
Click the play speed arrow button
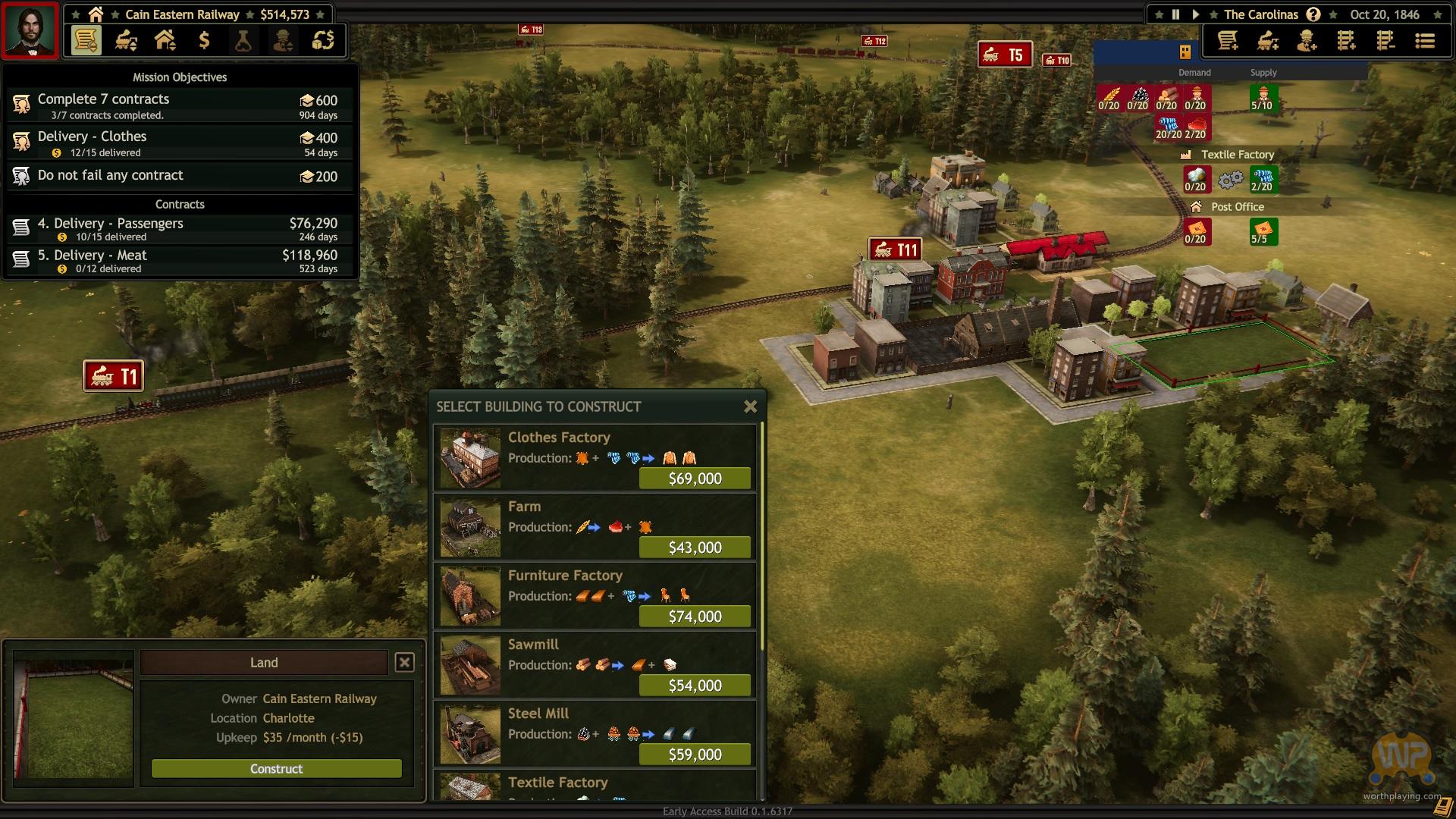click(1195, 14)
